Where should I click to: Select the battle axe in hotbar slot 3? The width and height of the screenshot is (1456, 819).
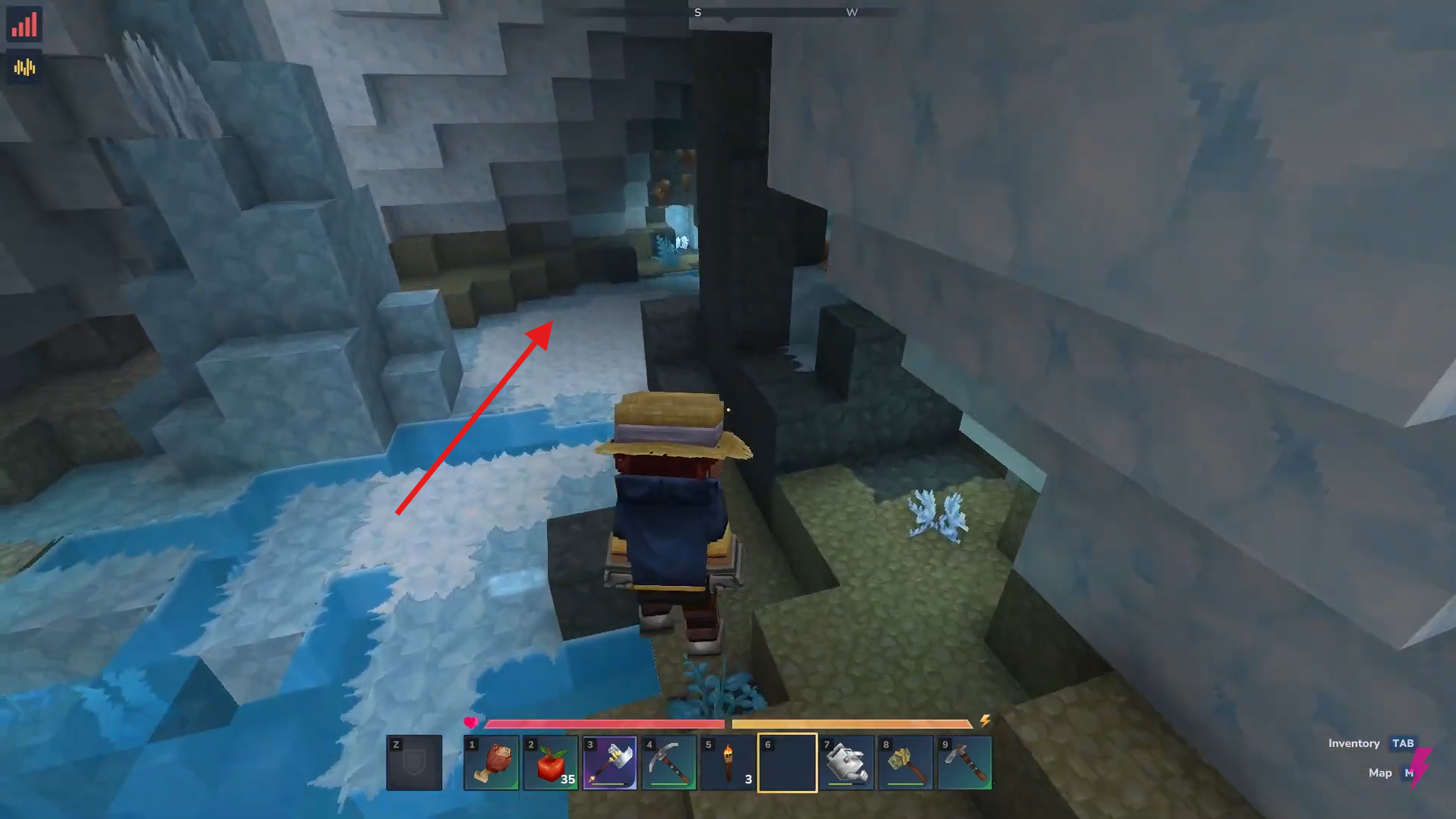609,763
